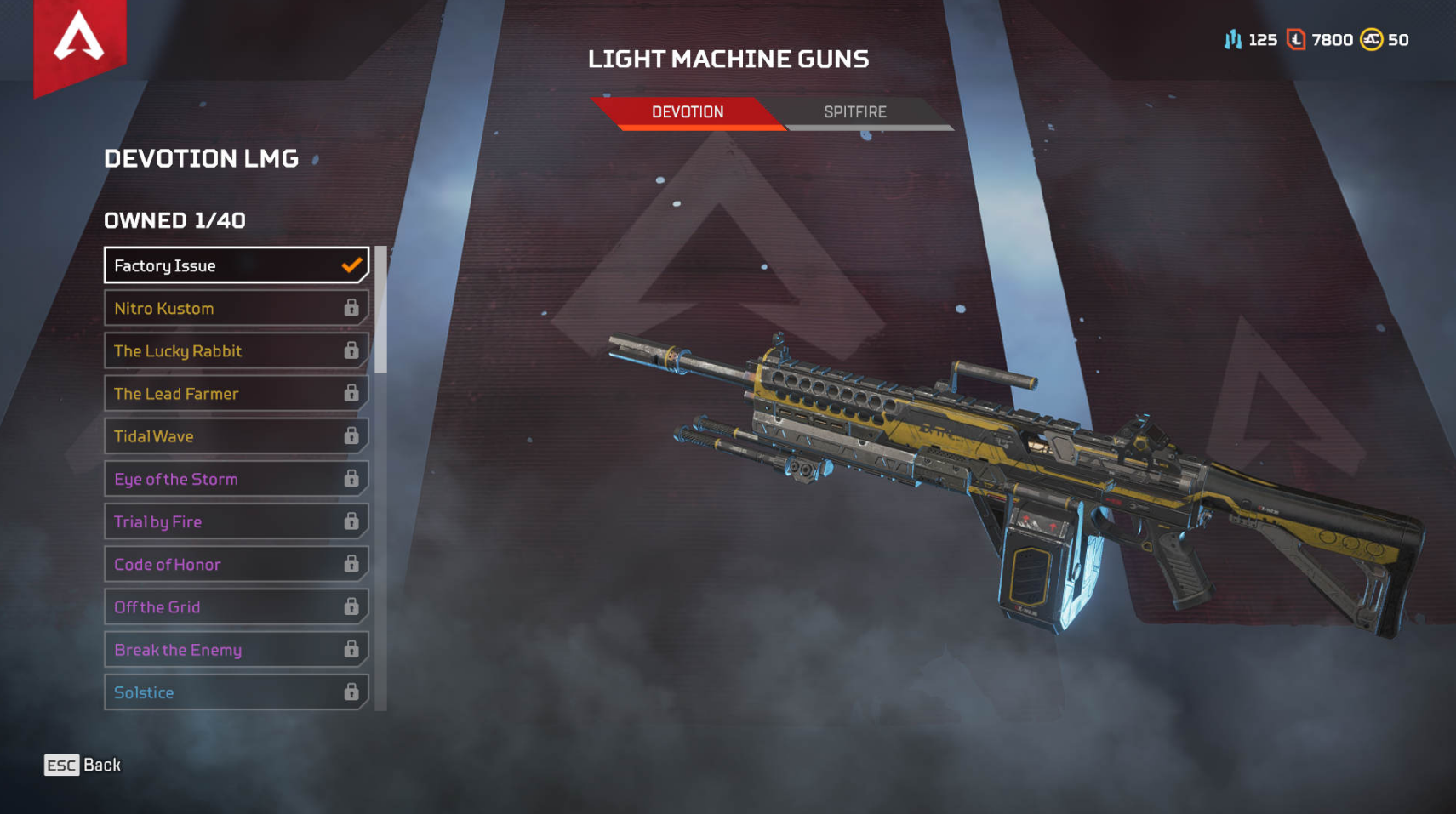Select the Code of Honor skin
This screenshot has width=1456, height=814.
[x=236, y=565]
